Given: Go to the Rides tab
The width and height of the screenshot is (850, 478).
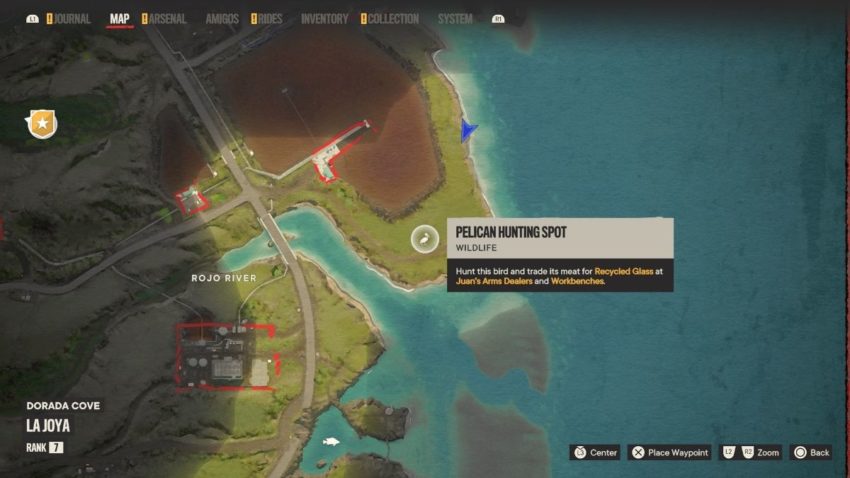Looking at the screenshot, I should [x=268, y=19].
